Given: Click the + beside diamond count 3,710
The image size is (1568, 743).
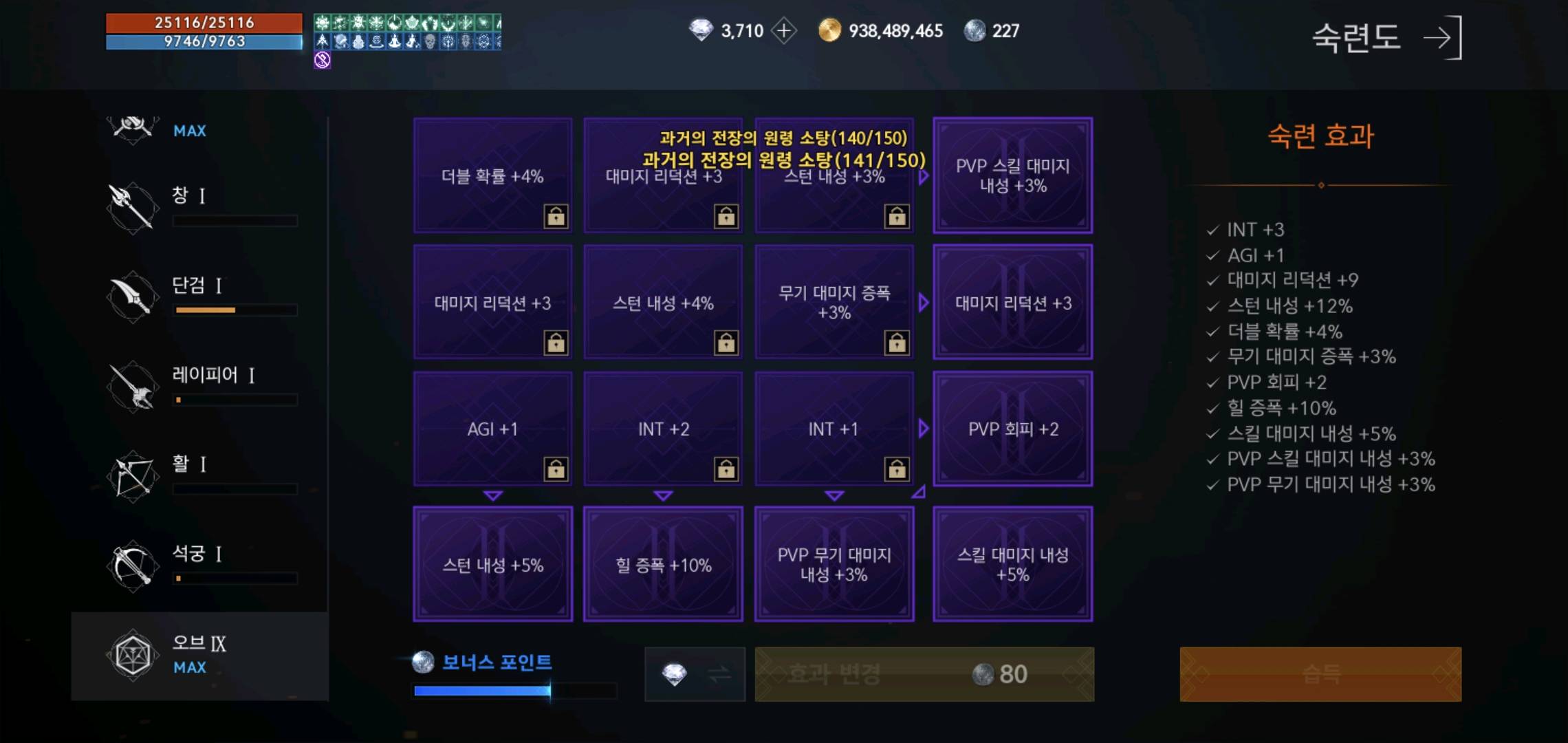Looking at the screenshot, I should [784, 30].
